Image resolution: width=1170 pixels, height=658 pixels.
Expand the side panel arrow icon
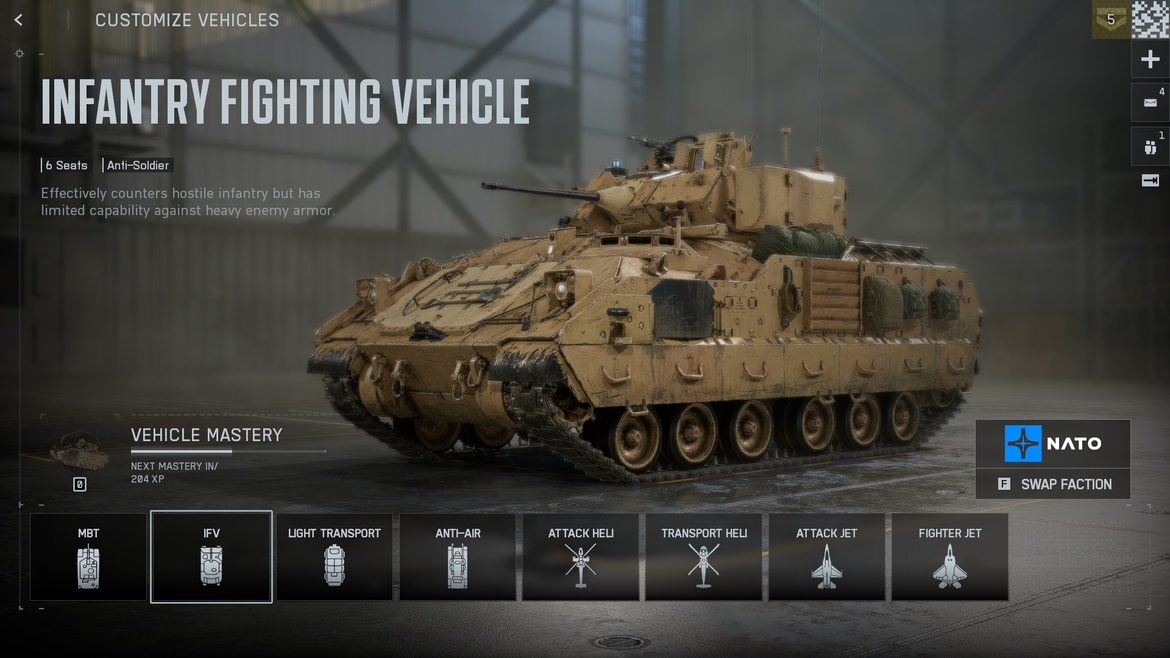coord(1150,181)
